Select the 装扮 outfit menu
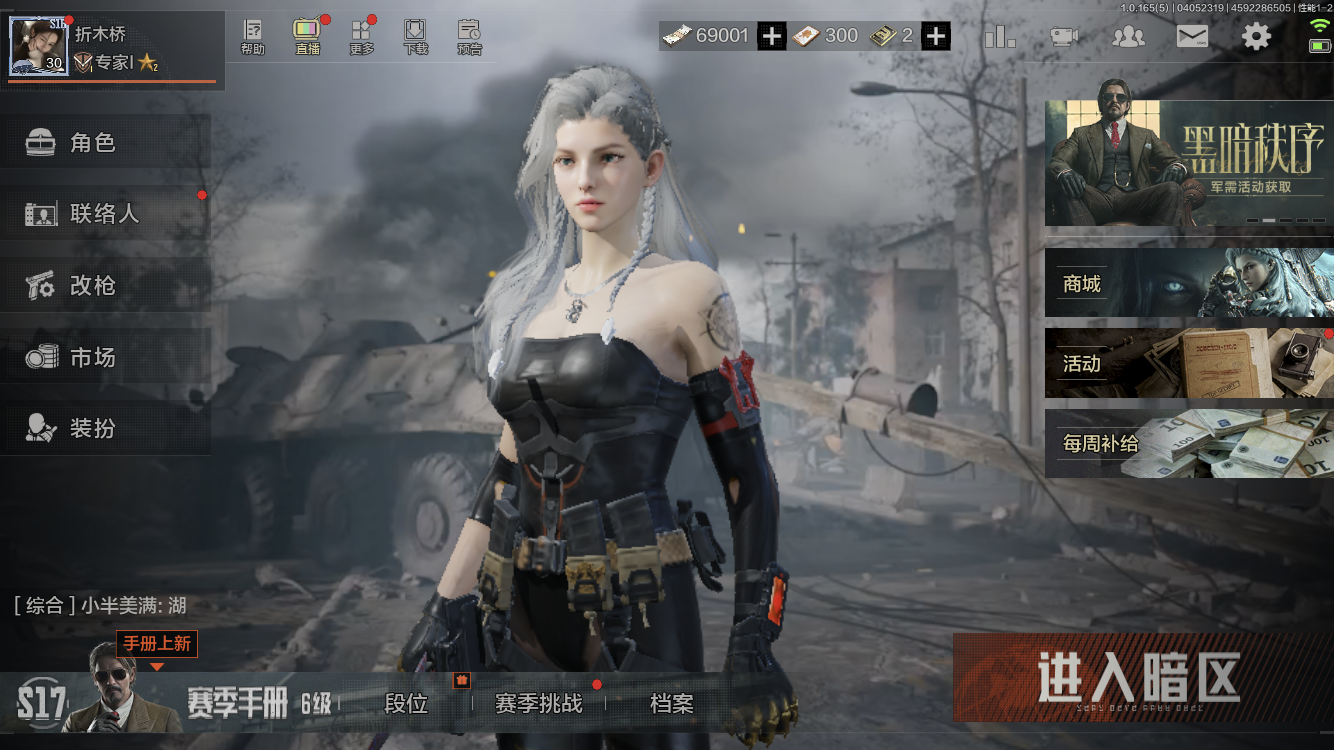Viewport: 1334px width, 750px height. pyautogui.click(x=105, y=429)
